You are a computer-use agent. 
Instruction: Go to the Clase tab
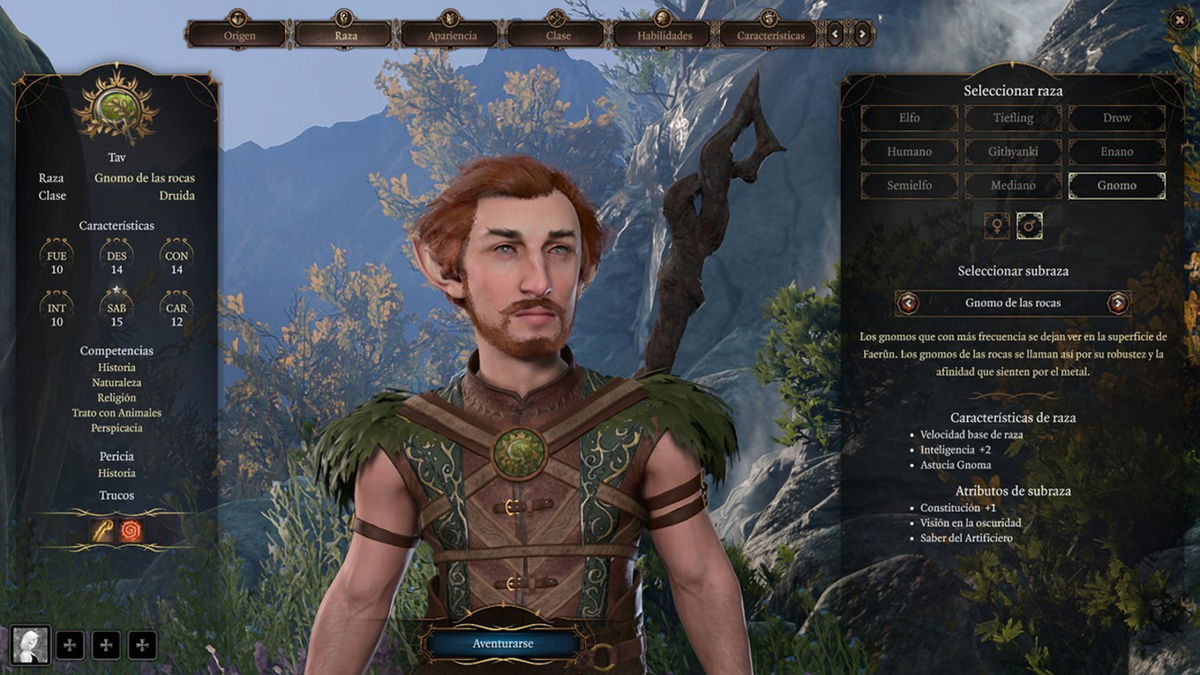point(558,35)
